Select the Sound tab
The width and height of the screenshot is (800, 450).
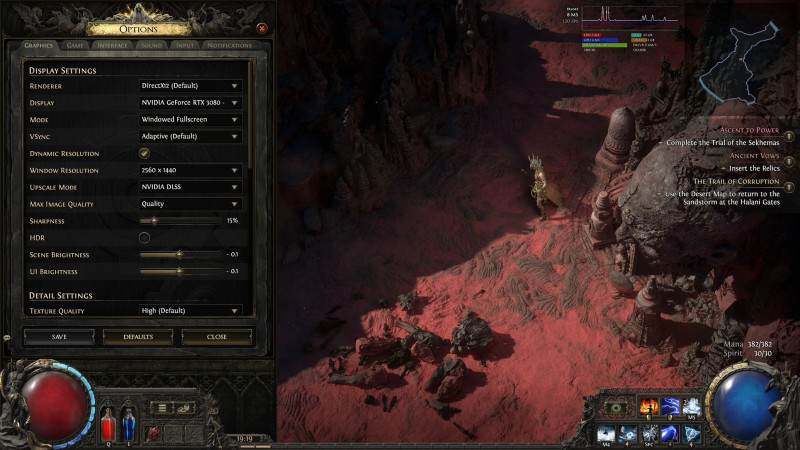151,45
